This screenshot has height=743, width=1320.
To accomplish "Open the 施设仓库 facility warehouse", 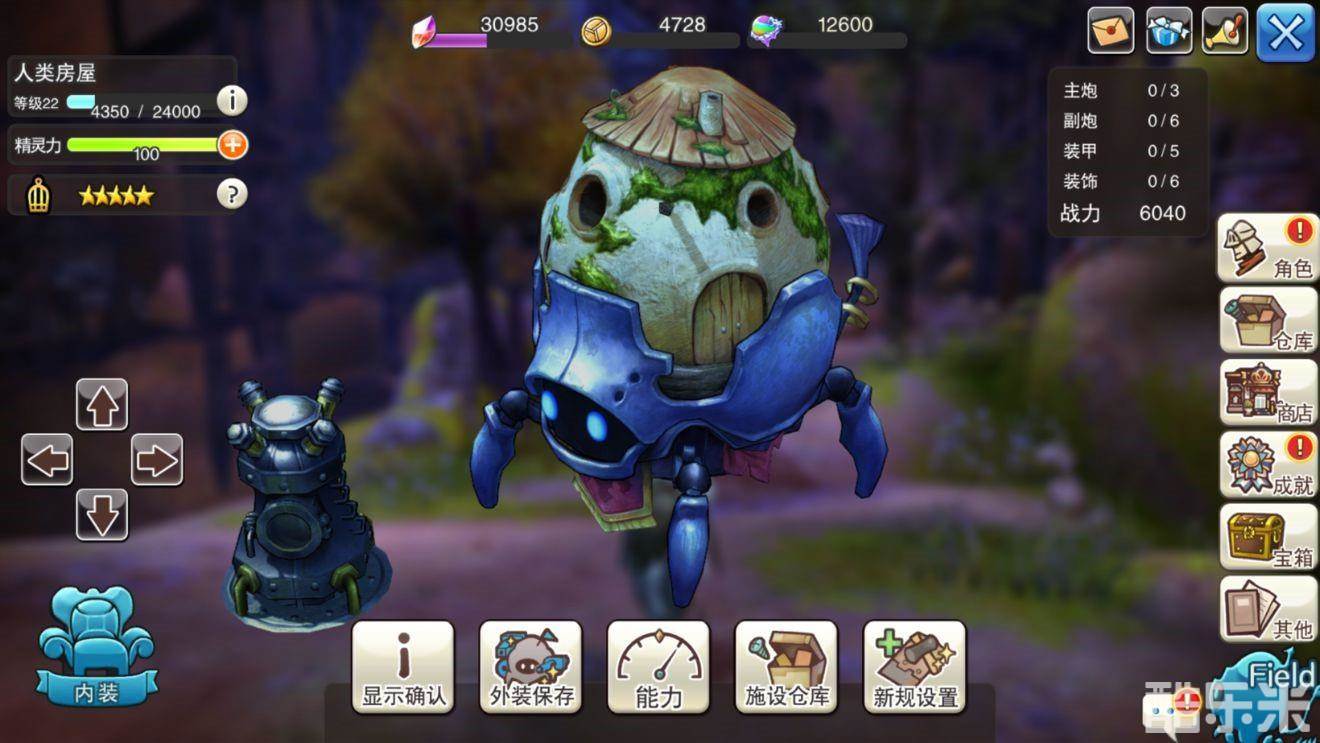I will [x=787, y=667].
